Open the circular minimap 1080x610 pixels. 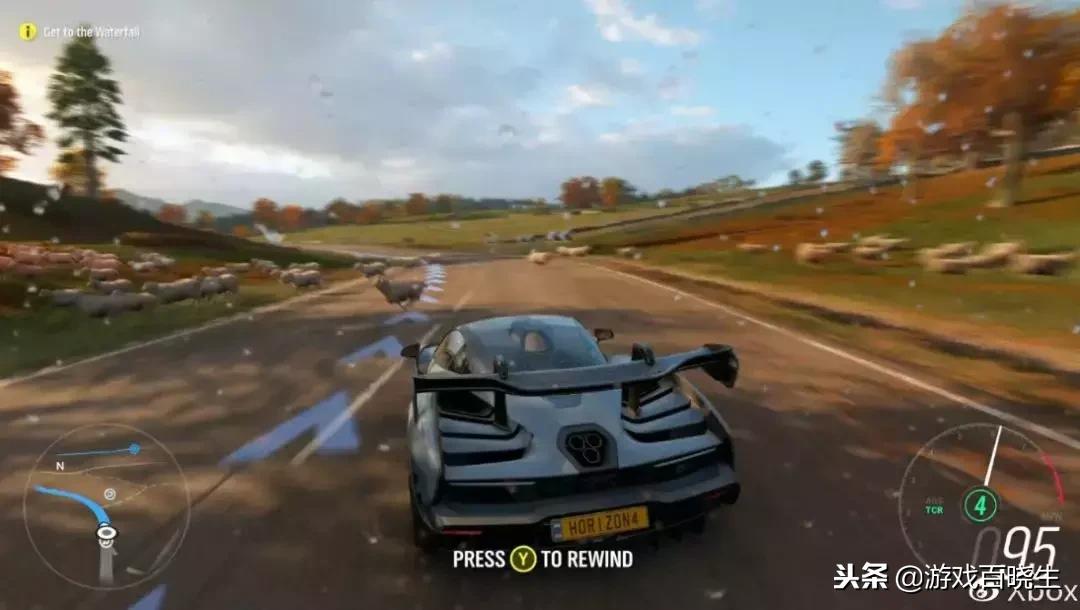[106, 506]
